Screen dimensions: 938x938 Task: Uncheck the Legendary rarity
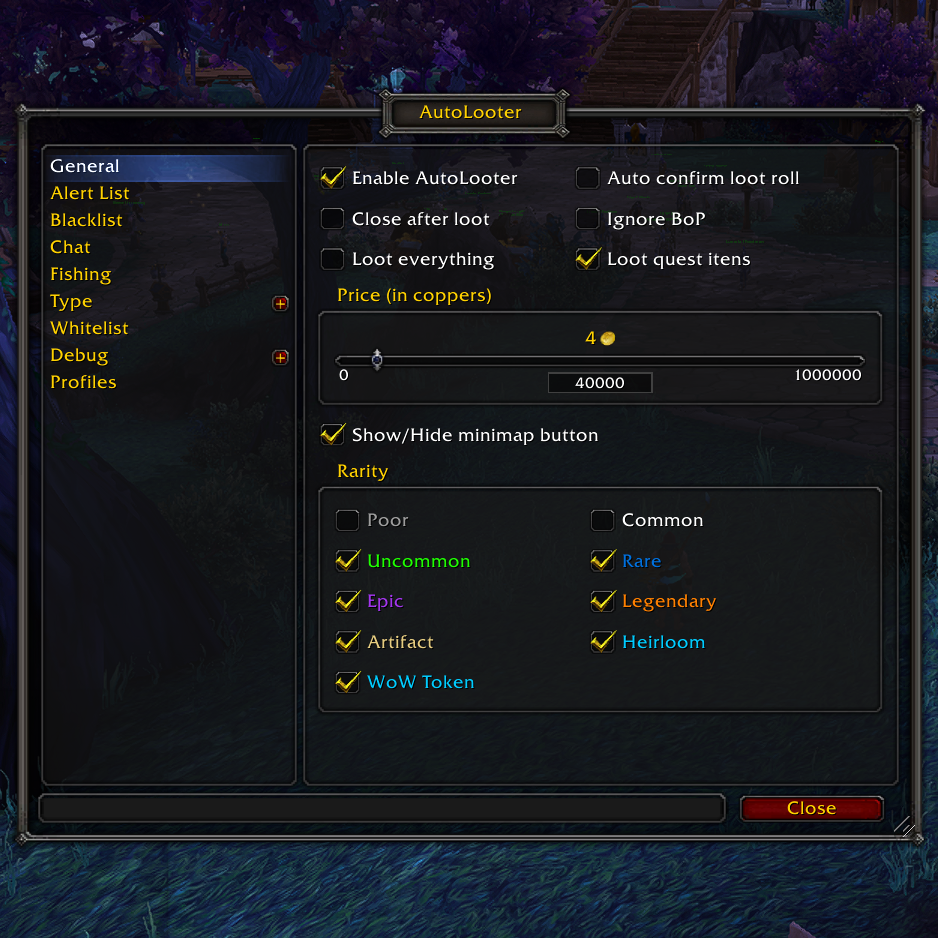pyautogui.click(x=602, y=601)
